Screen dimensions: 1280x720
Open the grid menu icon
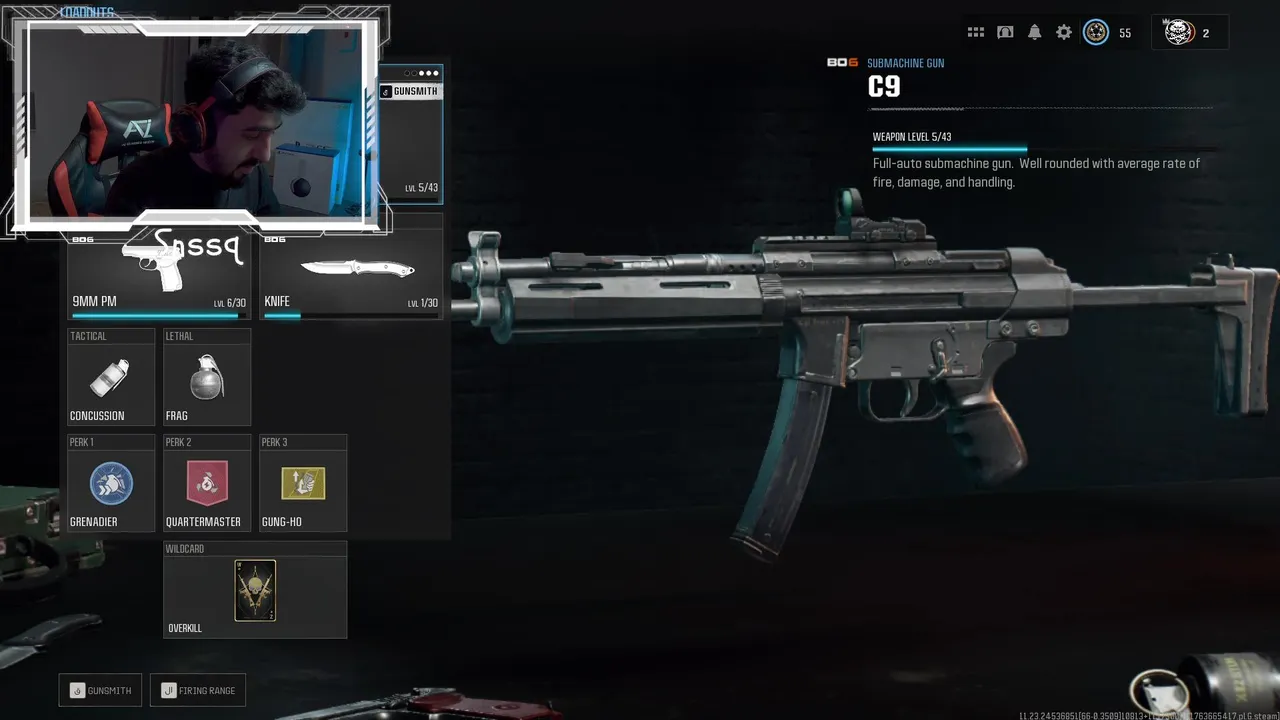pos(976,33)
